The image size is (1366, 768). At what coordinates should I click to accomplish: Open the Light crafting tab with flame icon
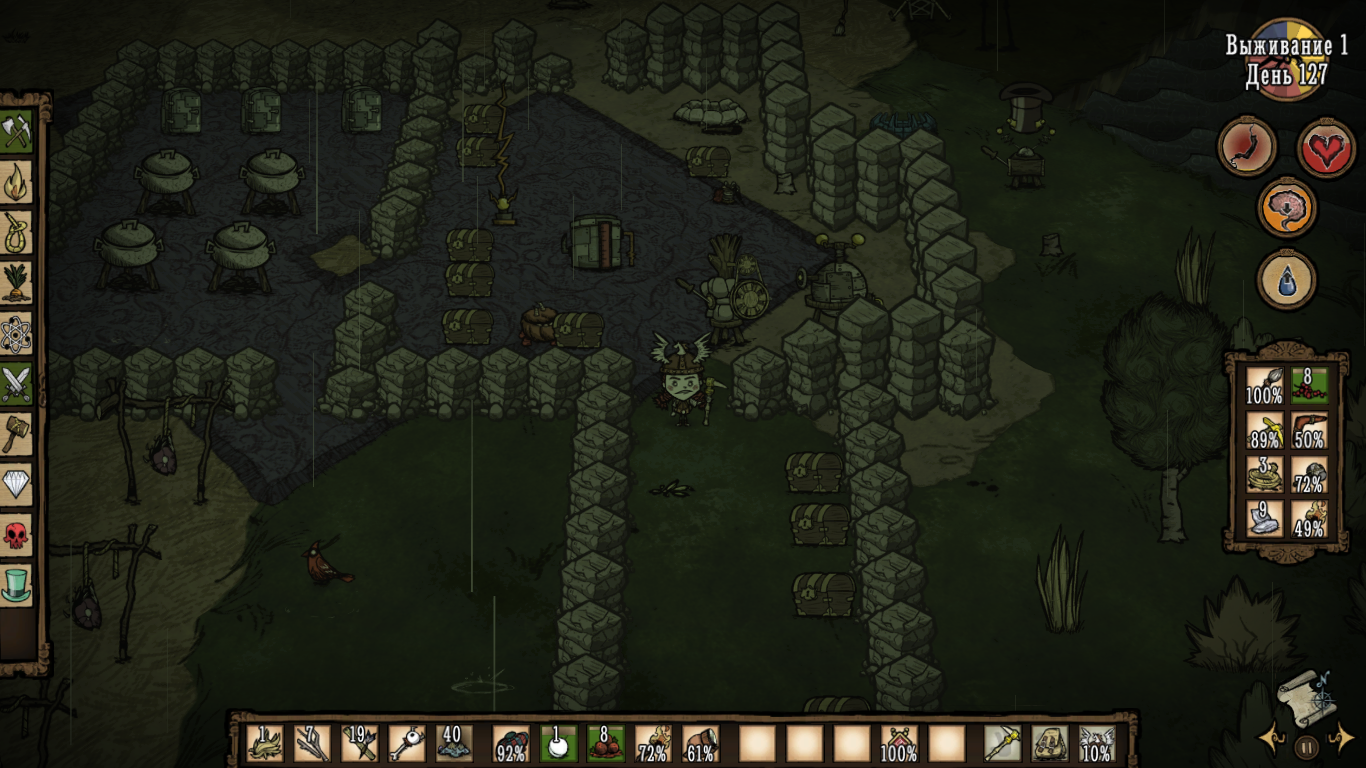click(x=17, y=182)
